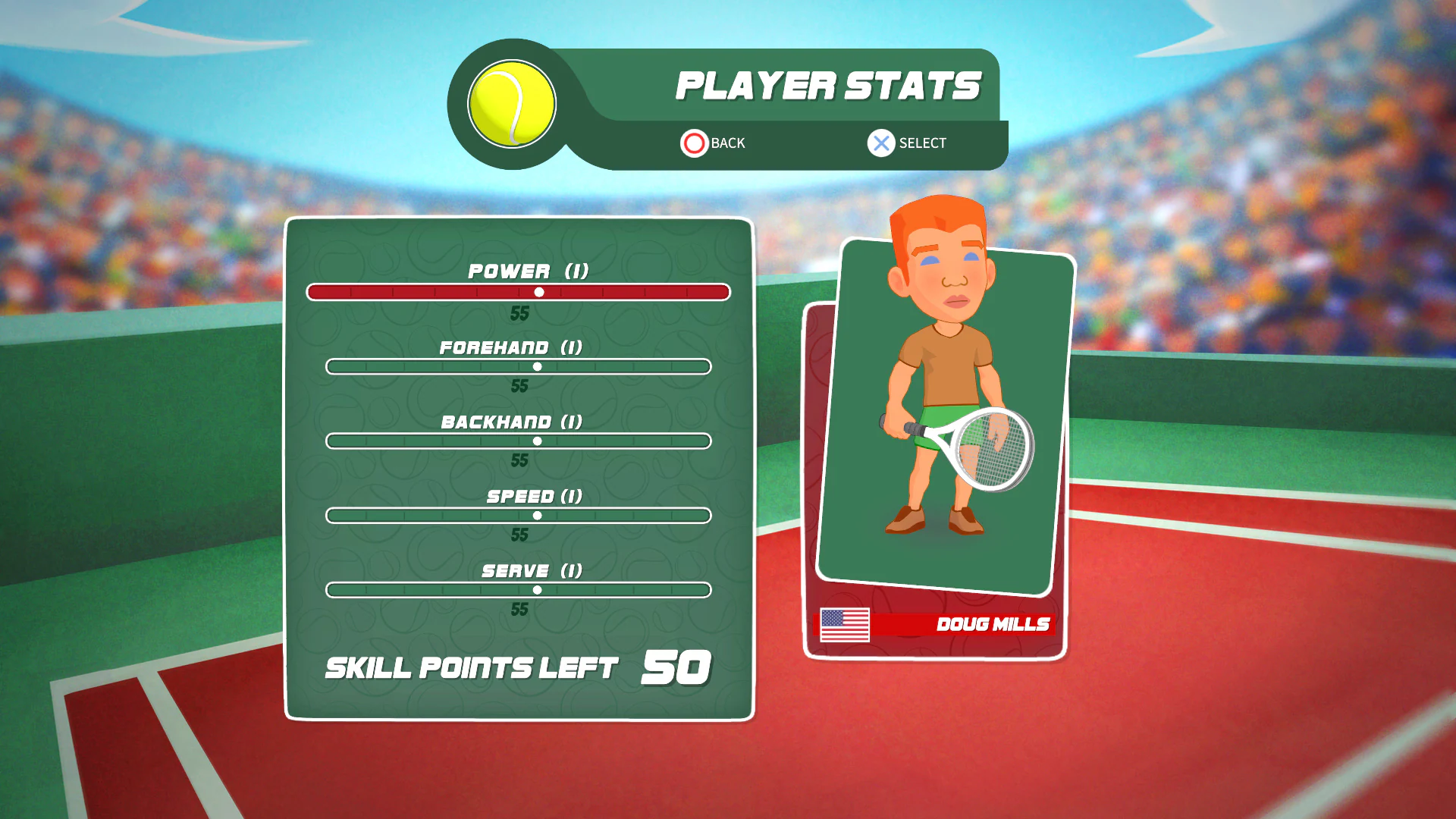
Task: Click the Serve stat handle marker
Action: (x=539, y=588)
